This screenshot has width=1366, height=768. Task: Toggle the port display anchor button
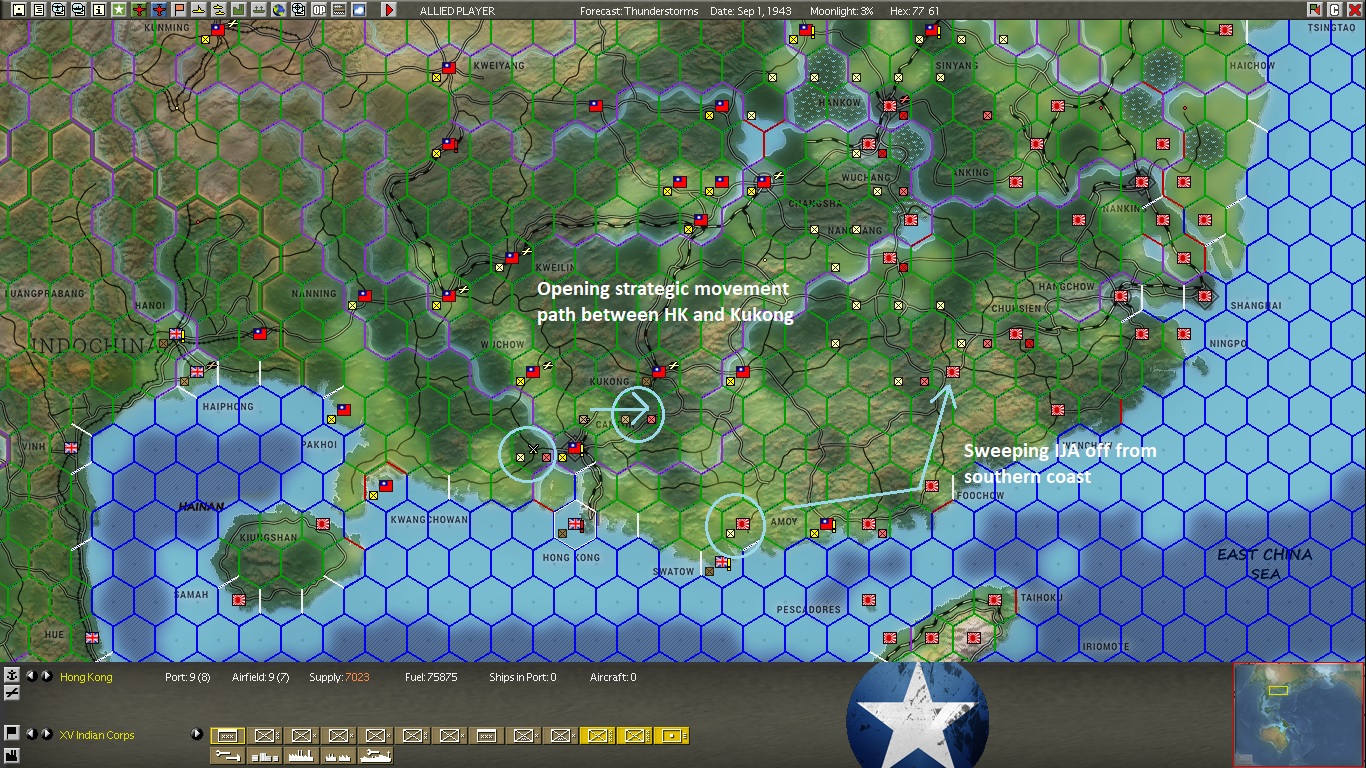[11, 676]
